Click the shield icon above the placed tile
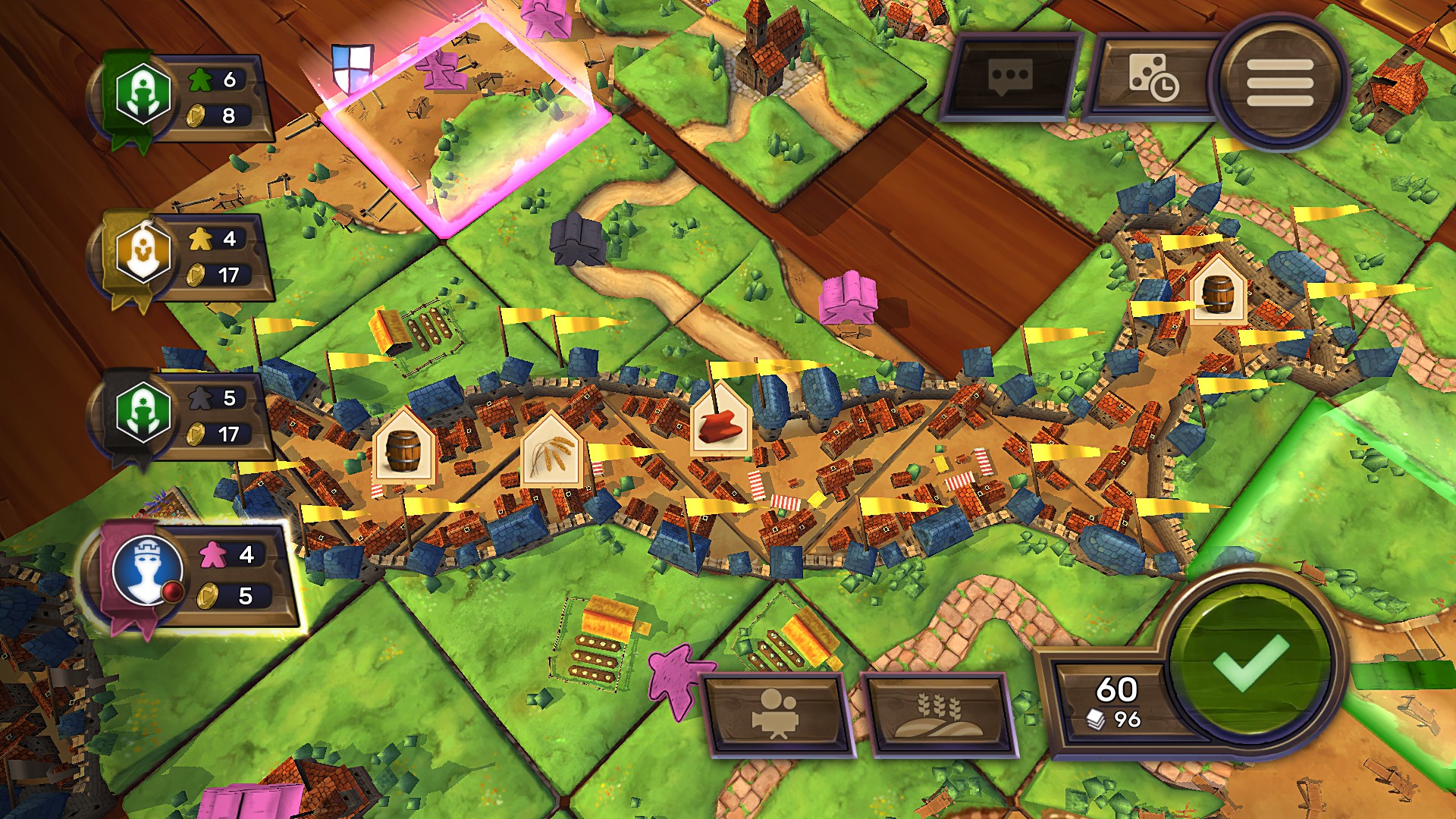 pos(353,68)
